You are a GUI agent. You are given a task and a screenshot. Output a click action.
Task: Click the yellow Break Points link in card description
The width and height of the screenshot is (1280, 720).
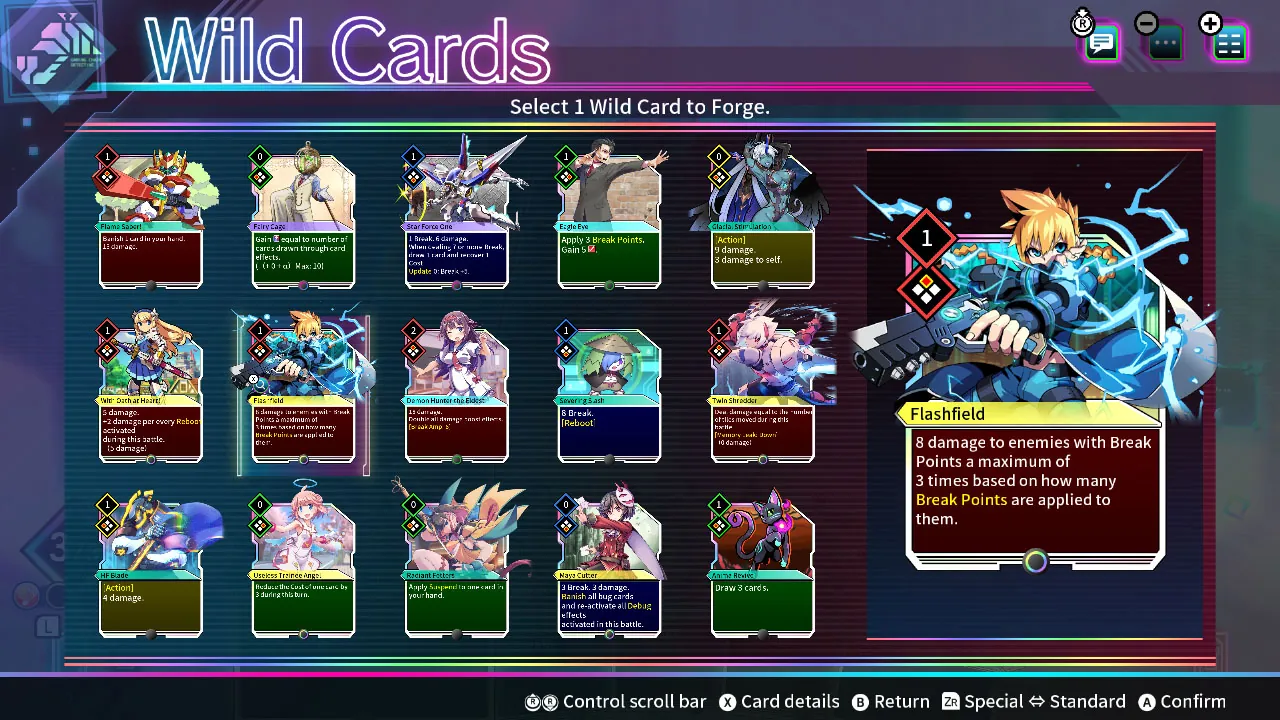tap(961, 499)
